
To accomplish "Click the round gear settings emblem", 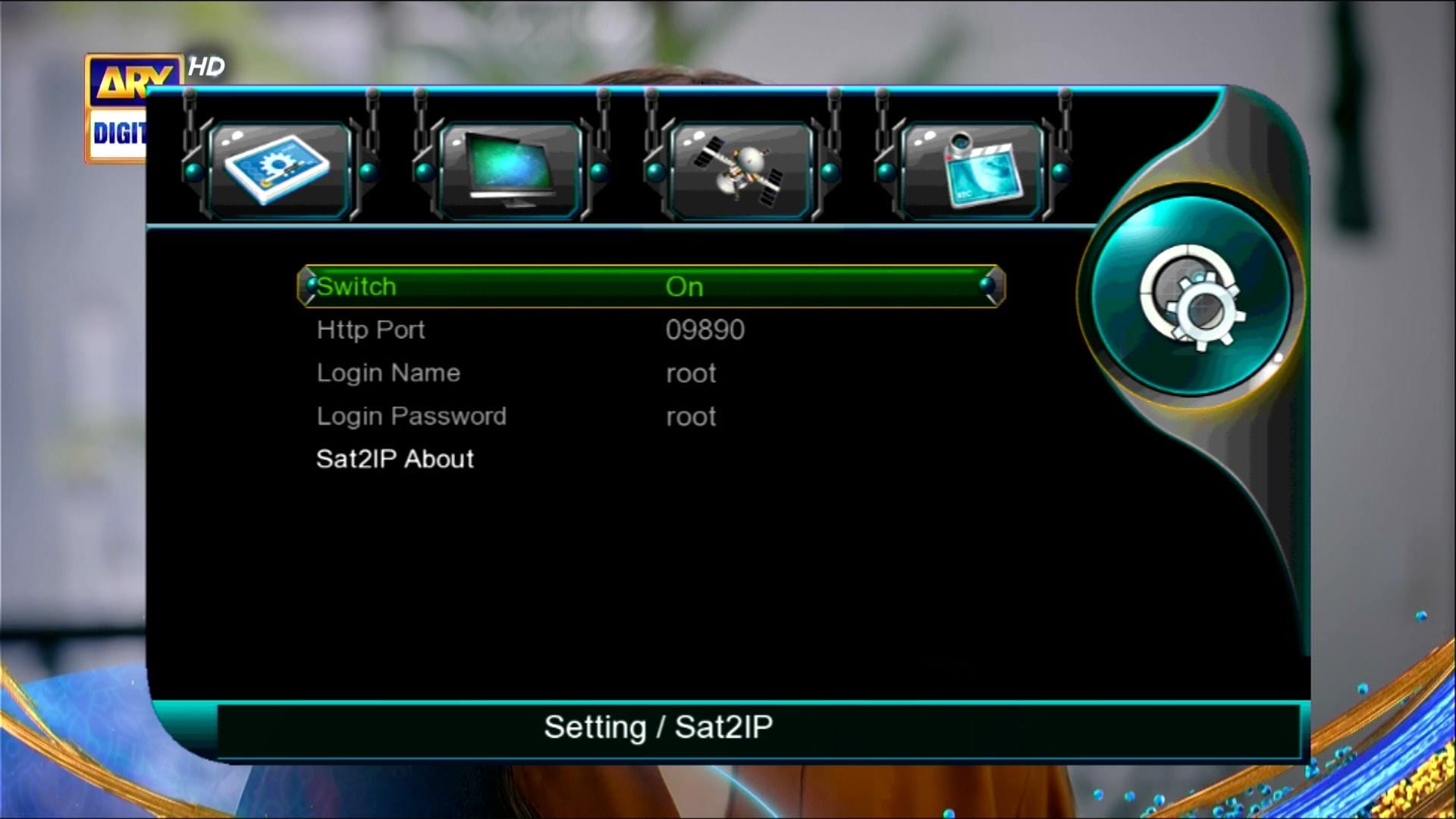I will 1191,297.
